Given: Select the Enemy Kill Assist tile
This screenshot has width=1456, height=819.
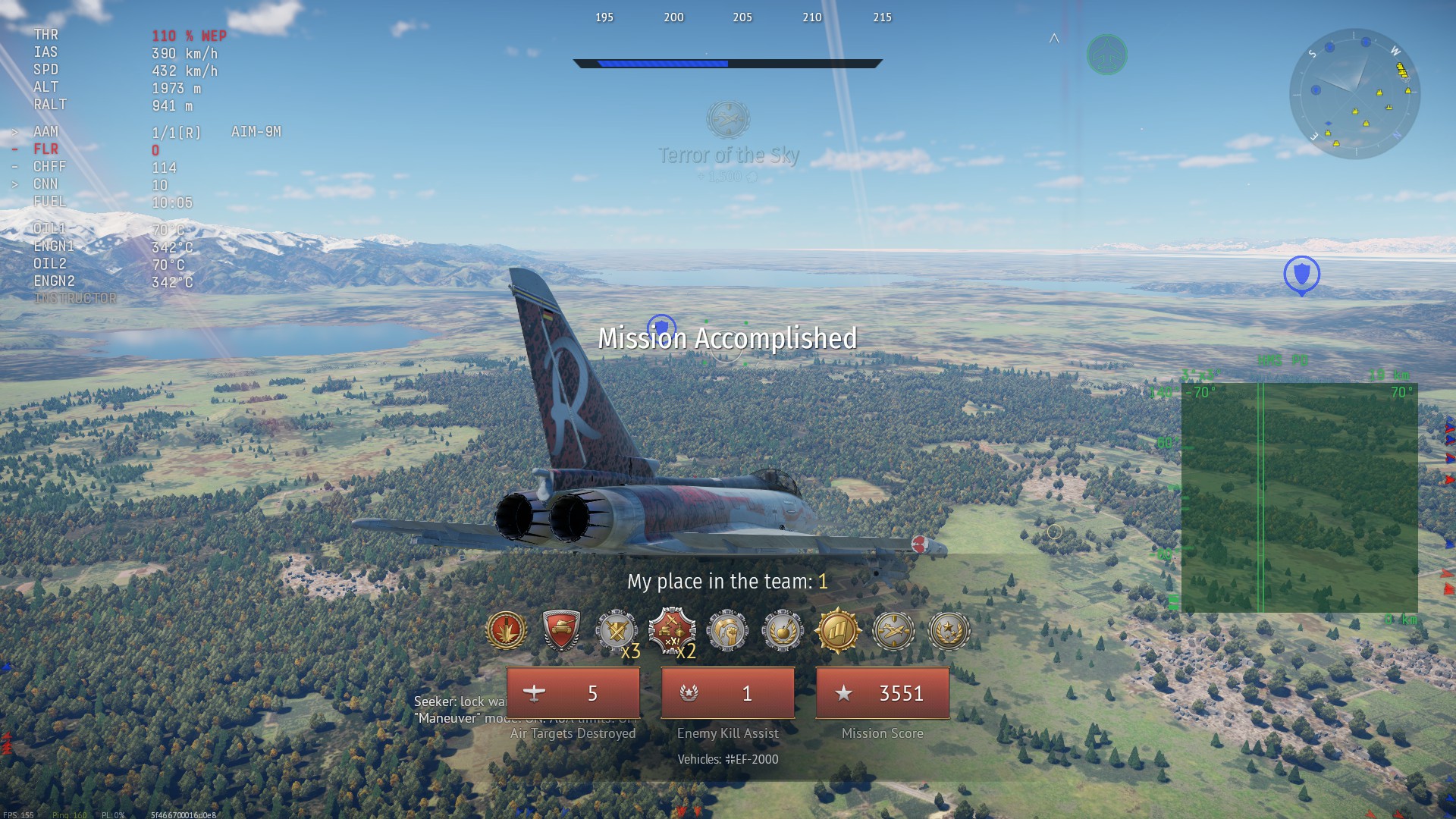Looking at the screenshot, I should pos(727,693).
